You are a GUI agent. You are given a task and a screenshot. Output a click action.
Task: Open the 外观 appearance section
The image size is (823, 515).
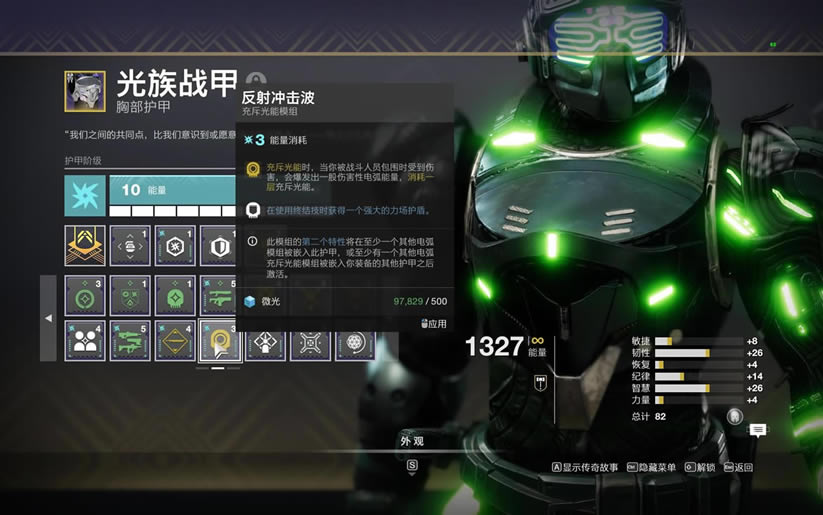[412, 441]
